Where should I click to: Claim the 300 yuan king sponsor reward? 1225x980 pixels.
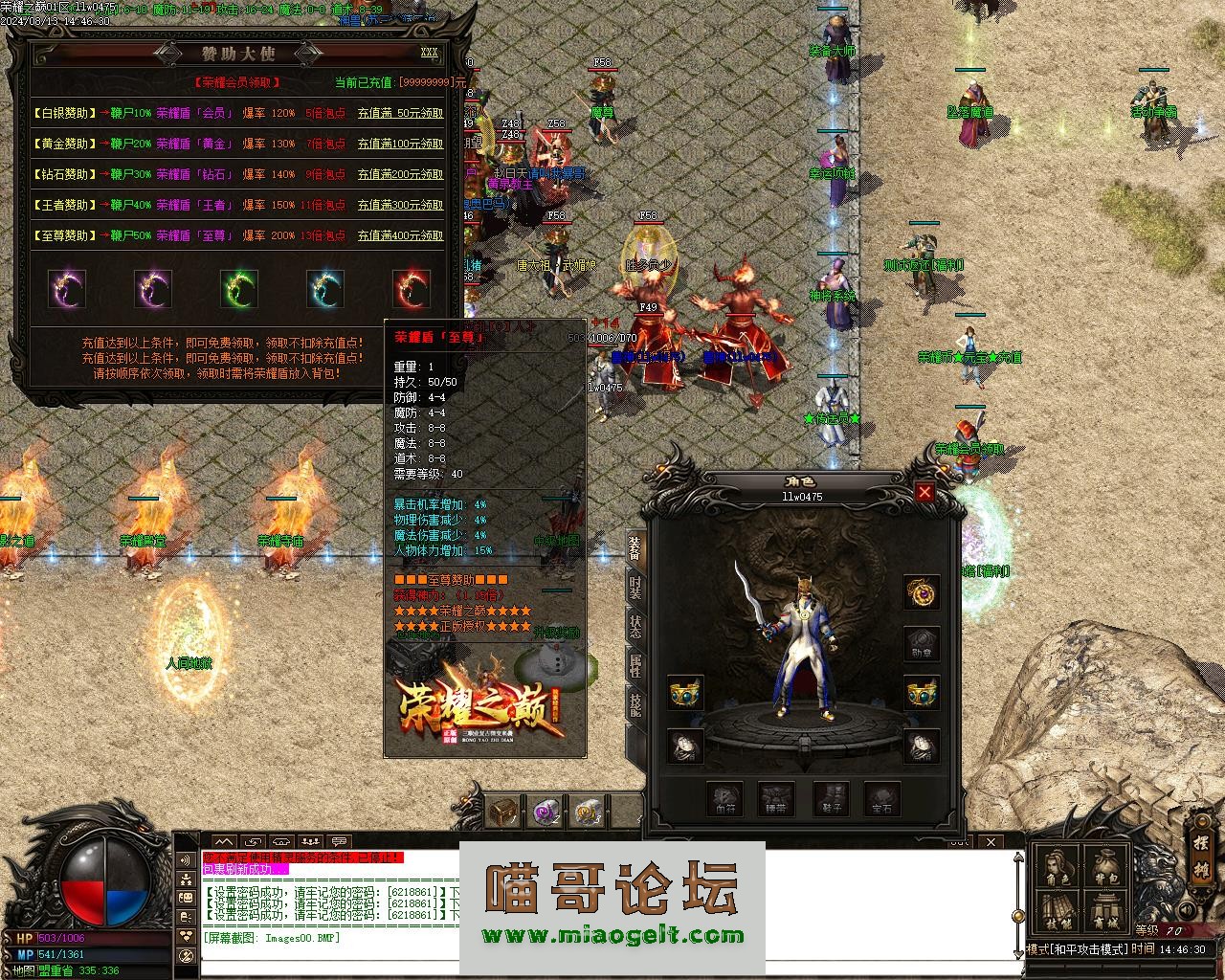click(x=400, y=205)
